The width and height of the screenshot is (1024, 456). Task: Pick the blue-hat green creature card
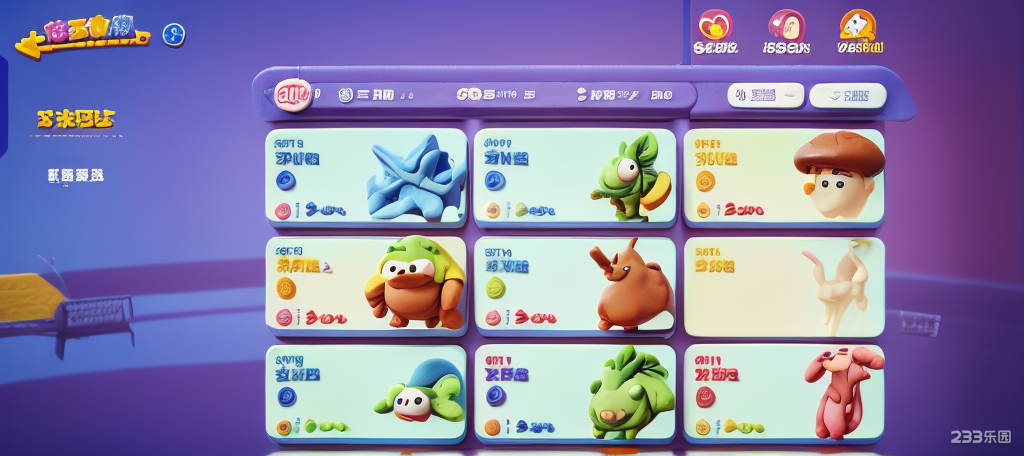click(366, 393)
